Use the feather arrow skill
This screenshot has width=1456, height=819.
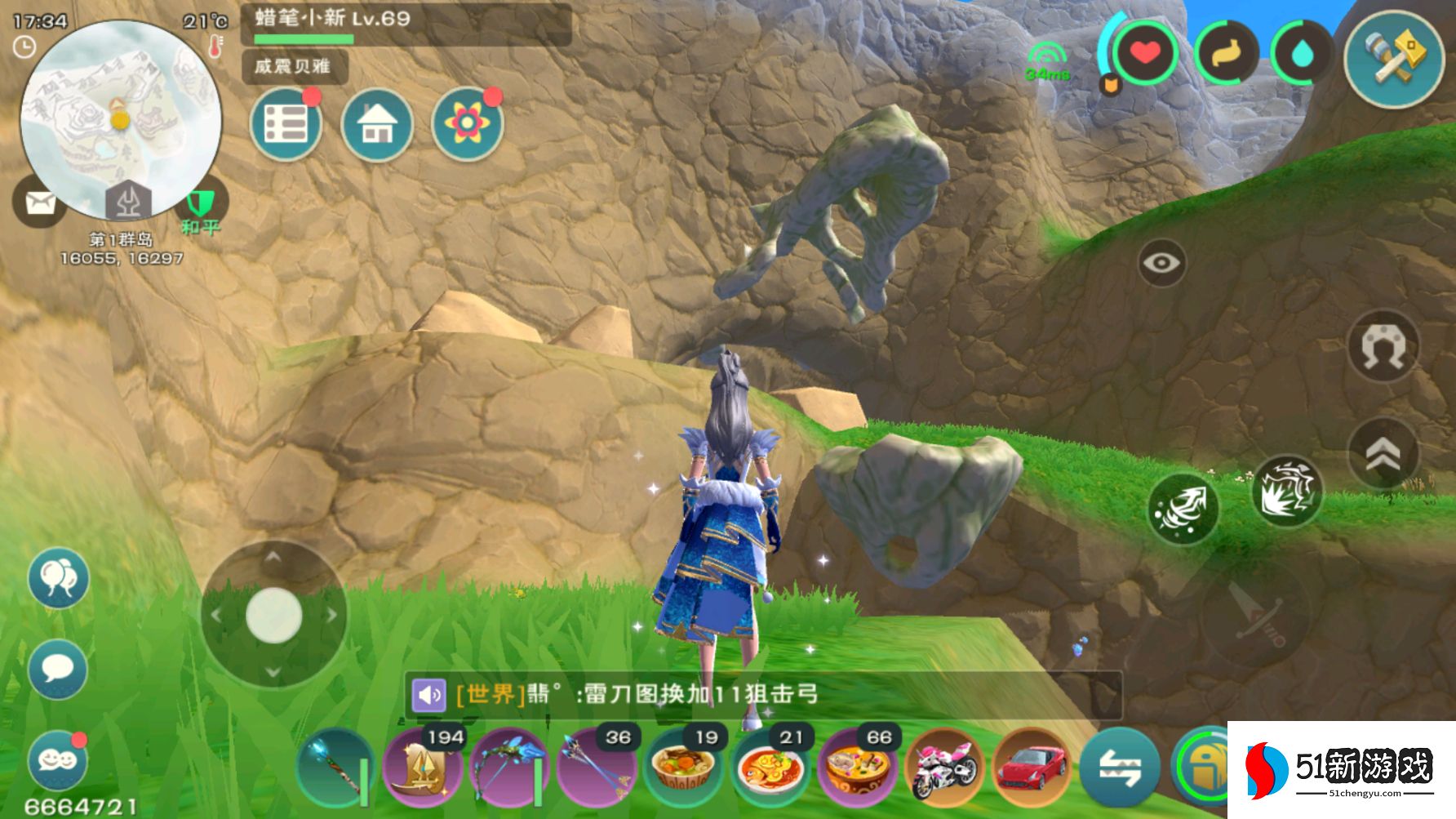click(1183, 510)
